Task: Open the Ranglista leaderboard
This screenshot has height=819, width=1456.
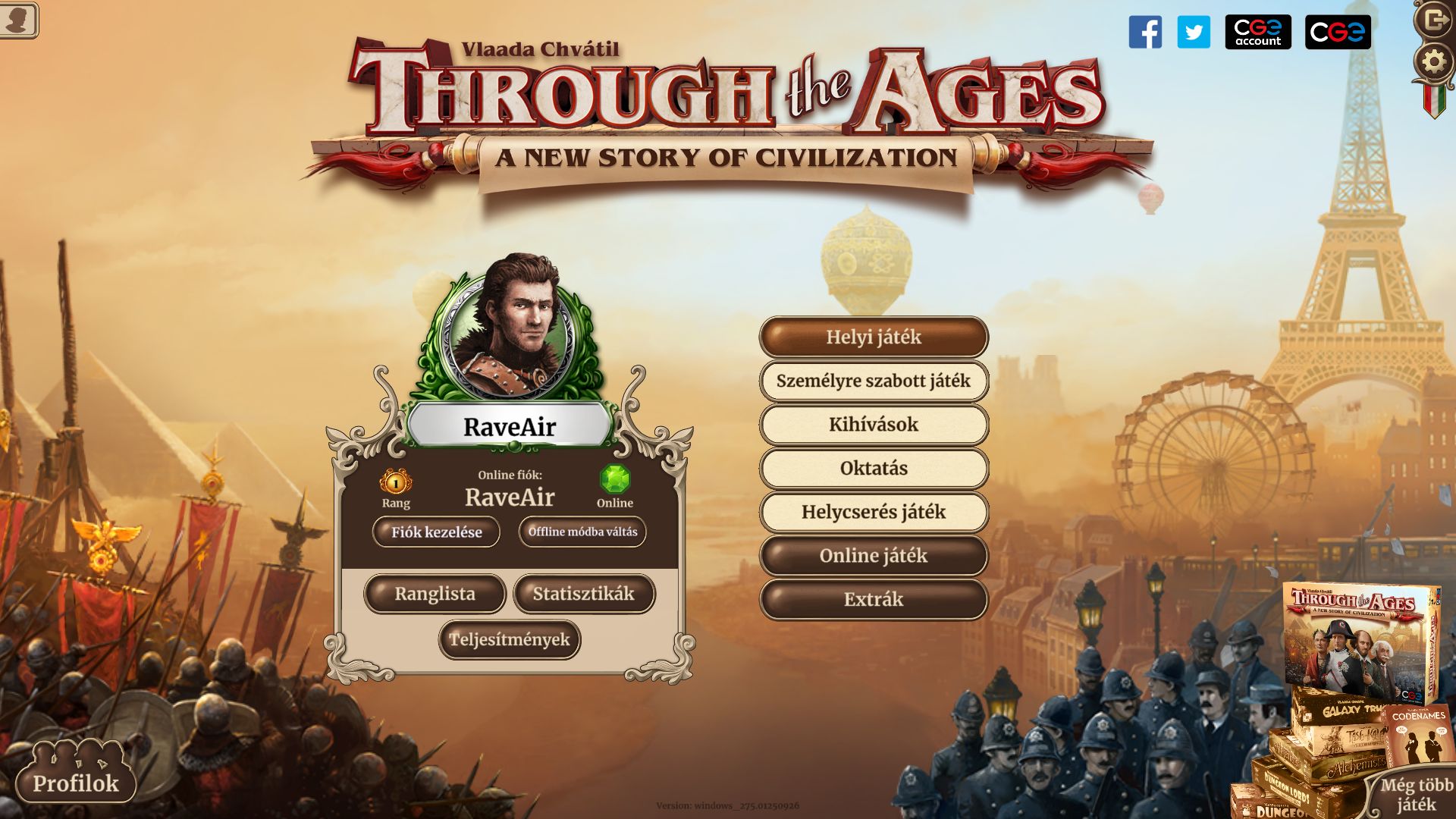Action: pos(435,594)
